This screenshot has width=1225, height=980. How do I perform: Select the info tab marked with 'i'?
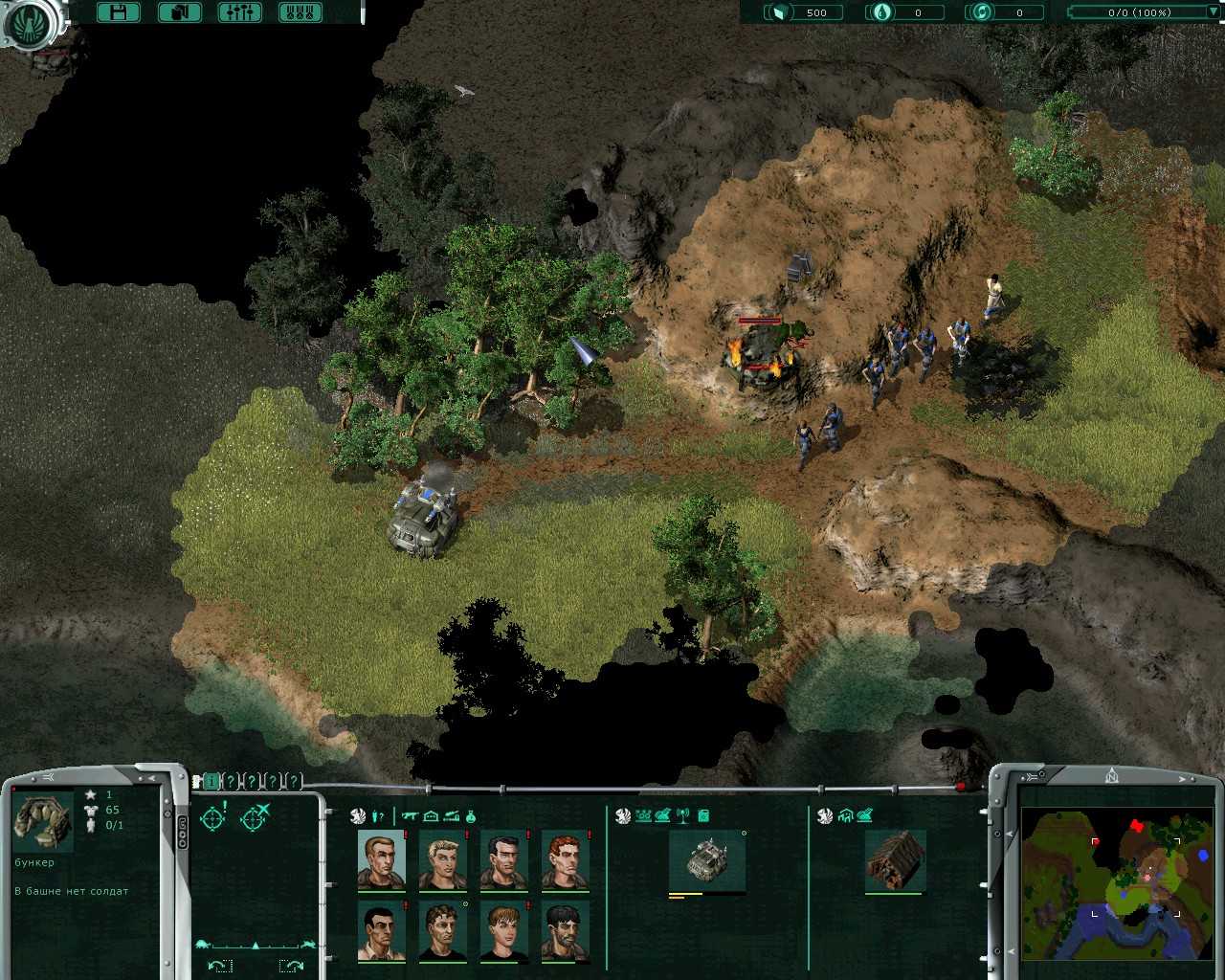point(212,782)
